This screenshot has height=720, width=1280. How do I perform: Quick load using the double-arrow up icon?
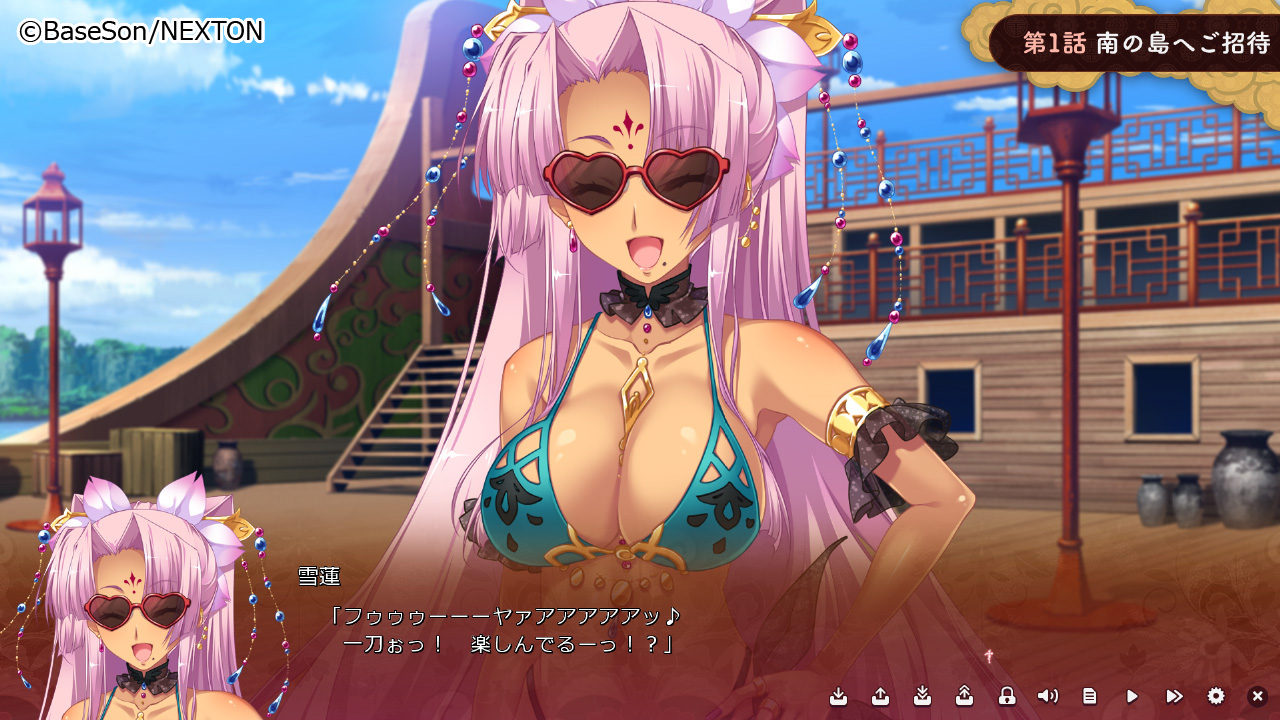click(x=965, y=696)
